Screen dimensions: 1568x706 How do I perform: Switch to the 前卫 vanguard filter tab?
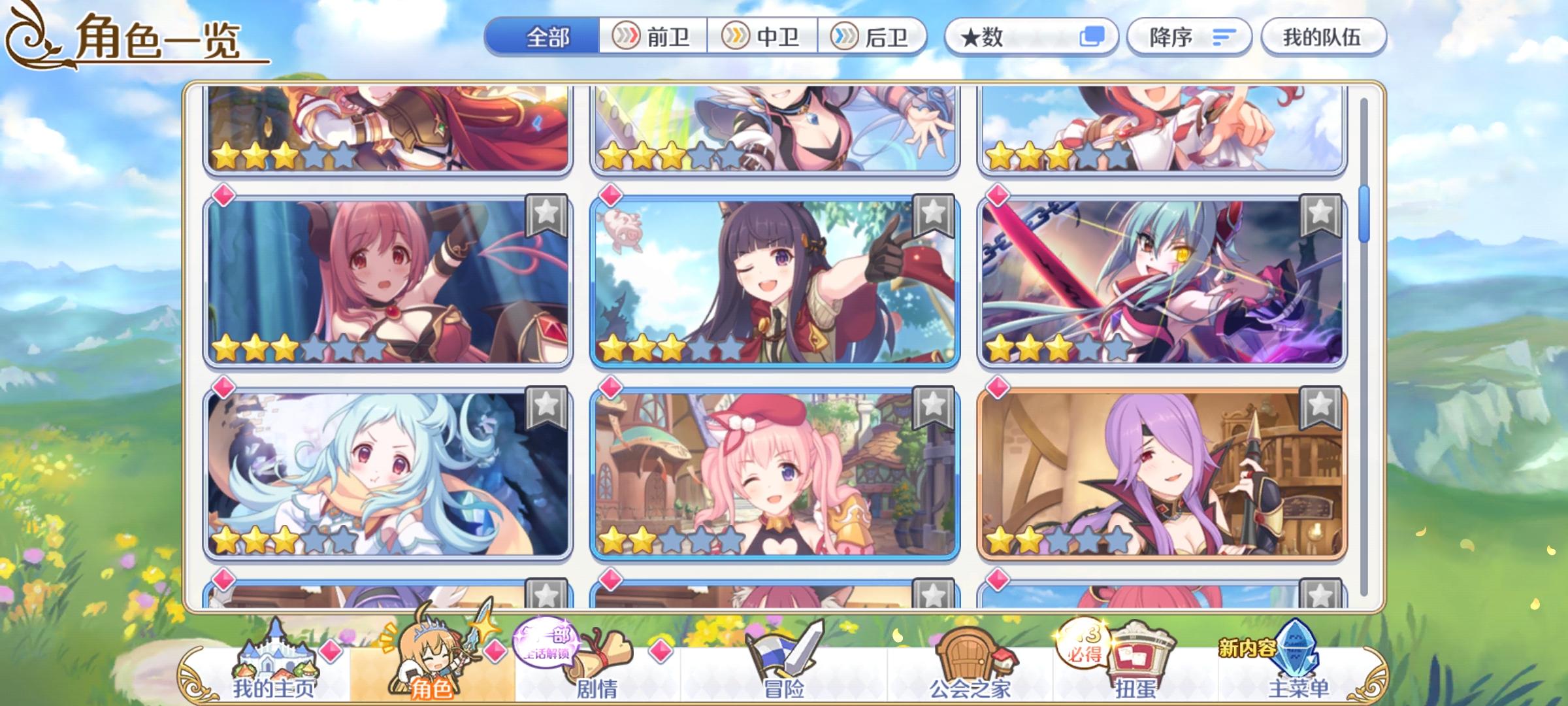point(653,37)
